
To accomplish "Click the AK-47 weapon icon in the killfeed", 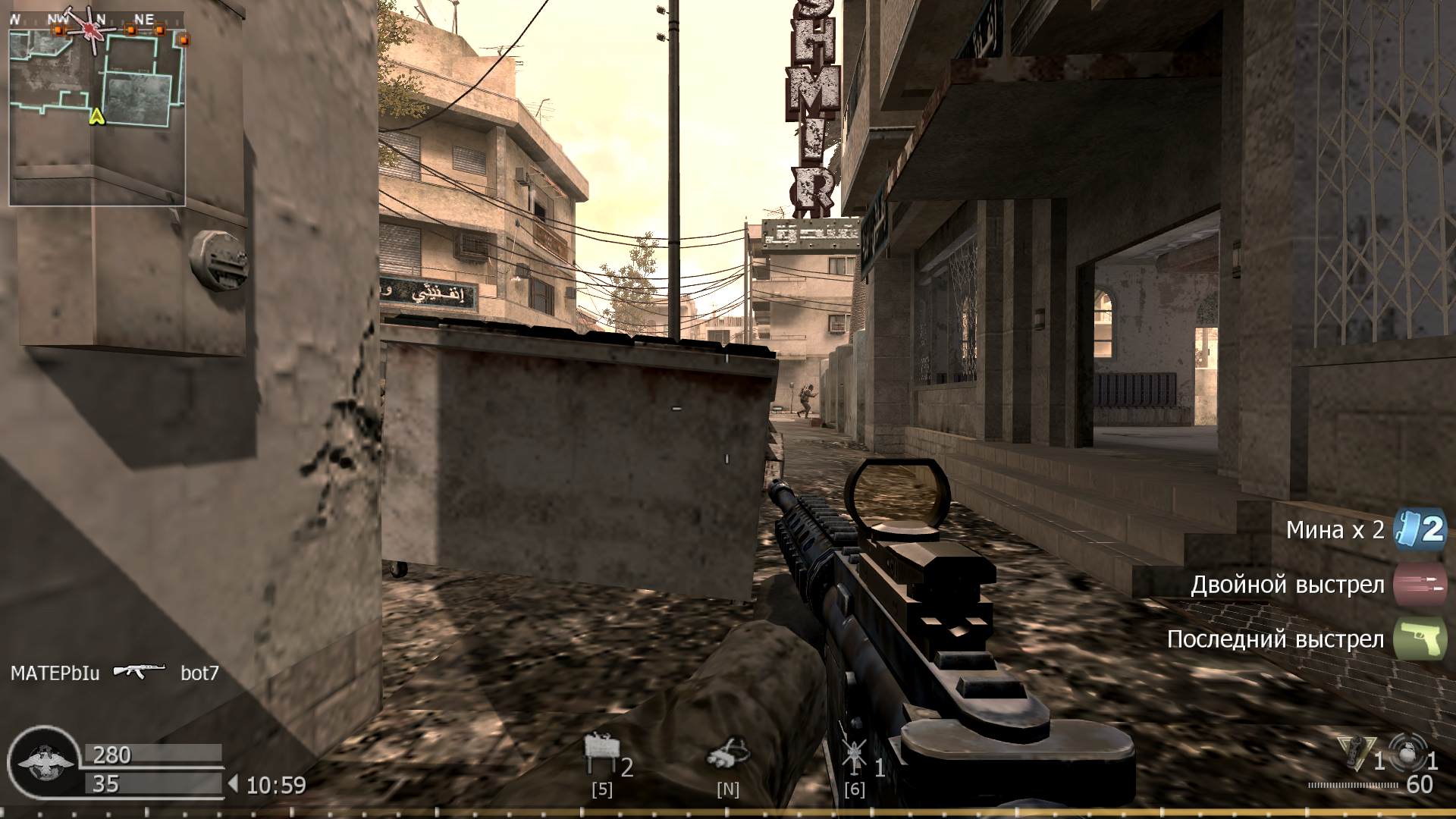I will click(140, 670).
